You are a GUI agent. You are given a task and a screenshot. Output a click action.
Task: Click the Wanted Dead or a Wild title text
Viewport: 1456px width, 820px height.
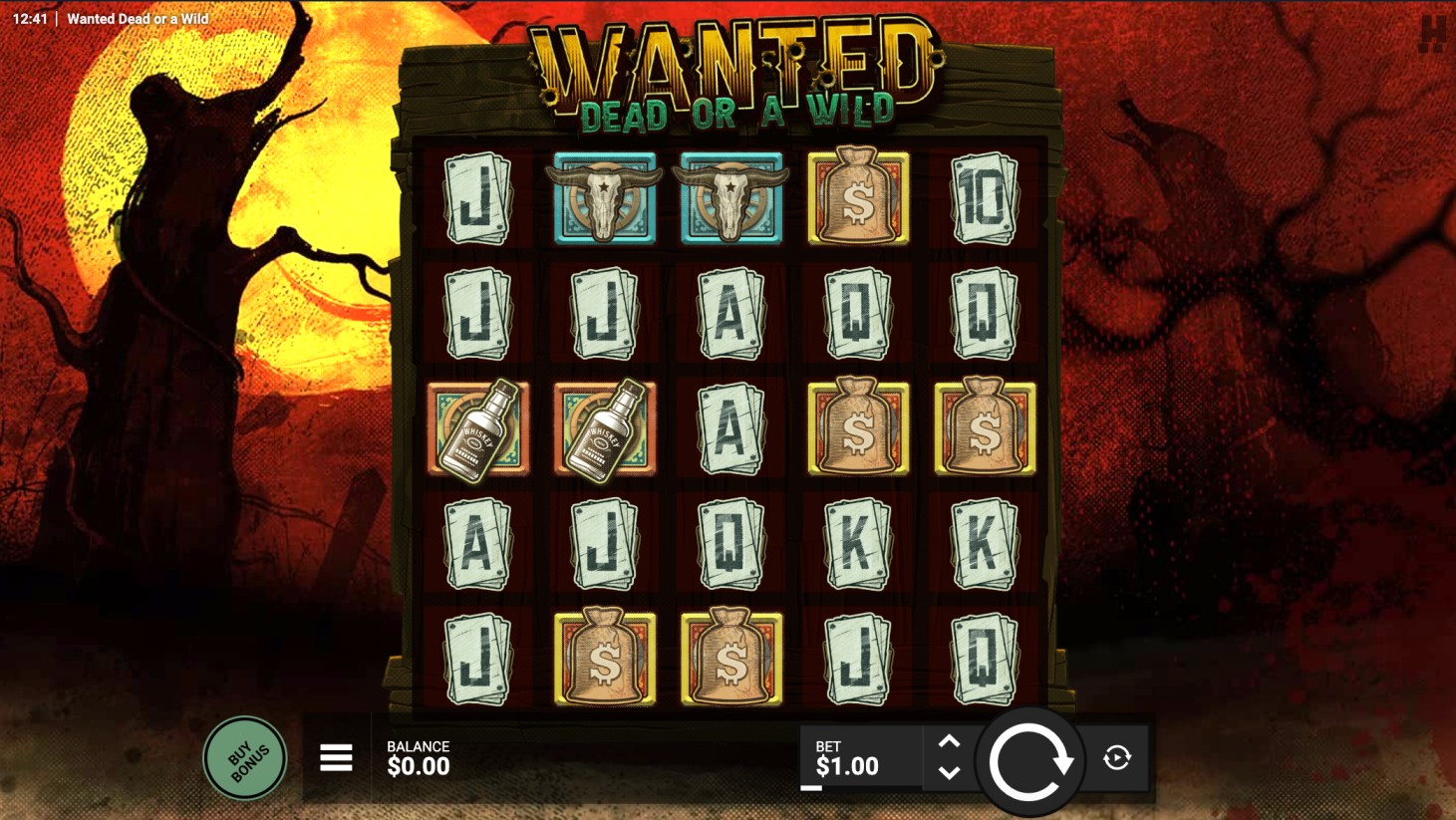pos(138,18)
